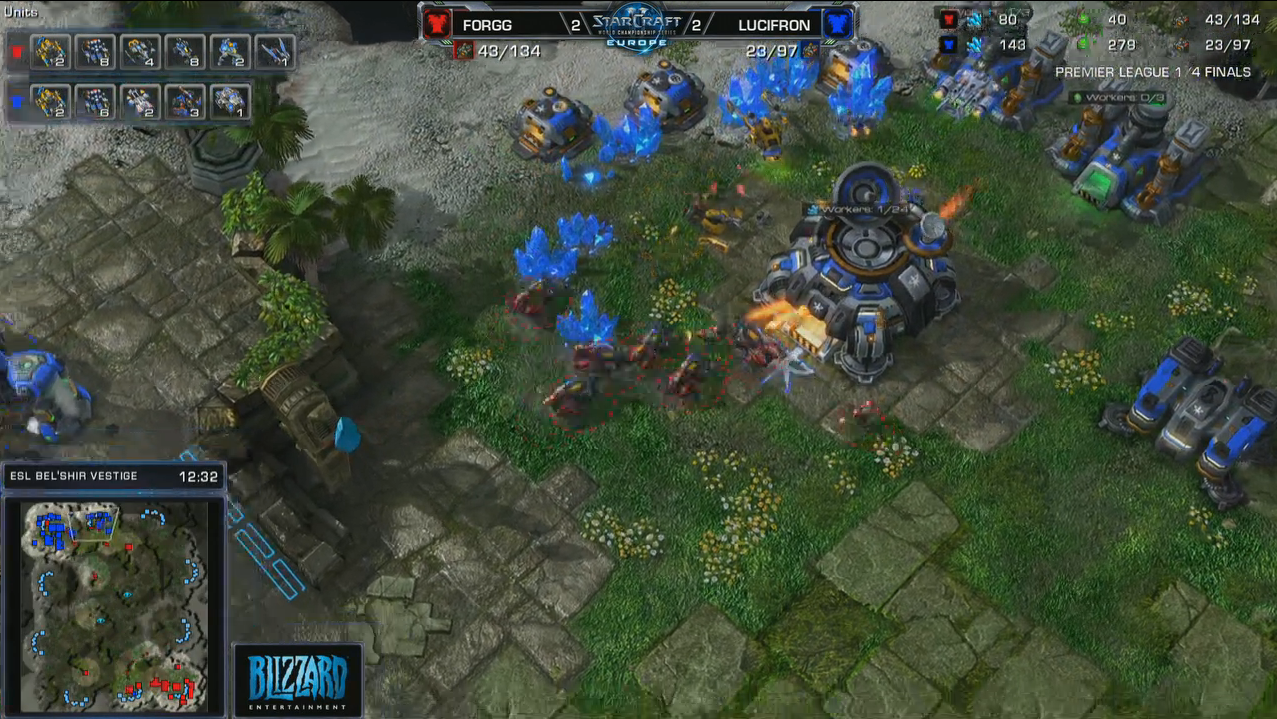Viewport: 1277px width, 719px height.
Task: Click the minimap of ESL Bel'Shir Vestige
Action: coord(113,603)
